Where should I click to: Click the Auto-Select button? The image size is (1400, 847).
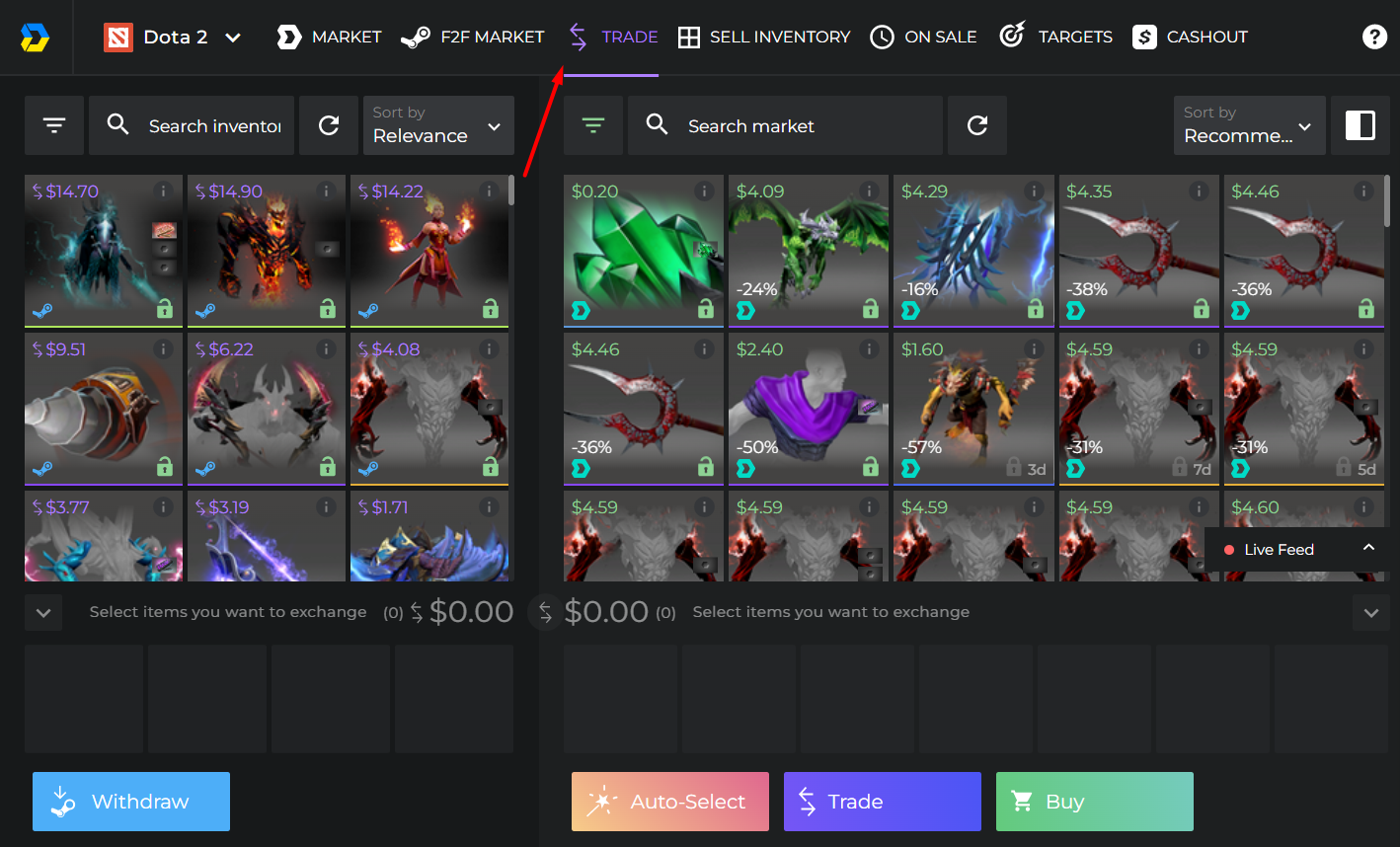669,801
